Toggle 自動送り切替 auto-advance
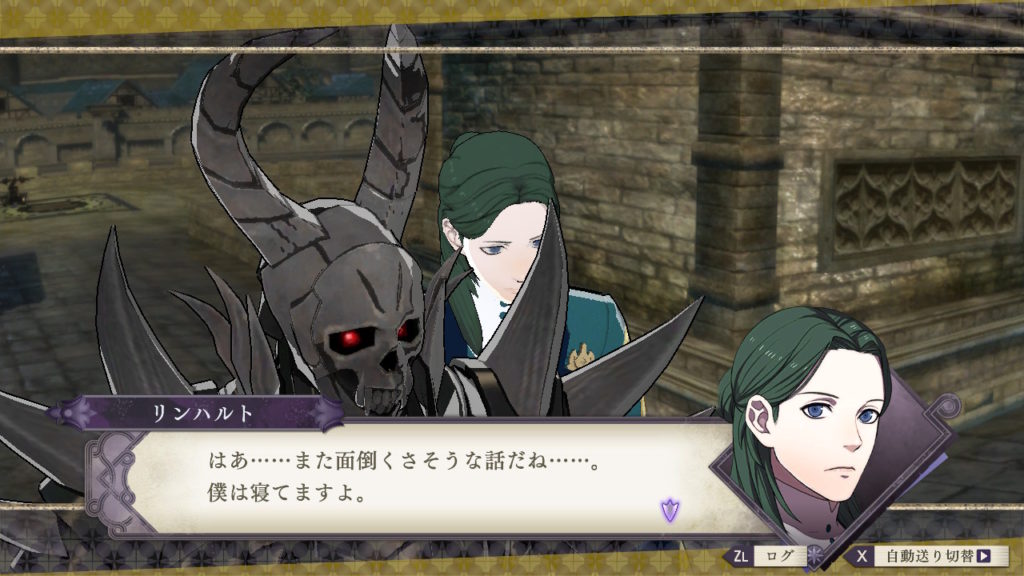Screen dimensions: 1024x576 tap(930, 556)
